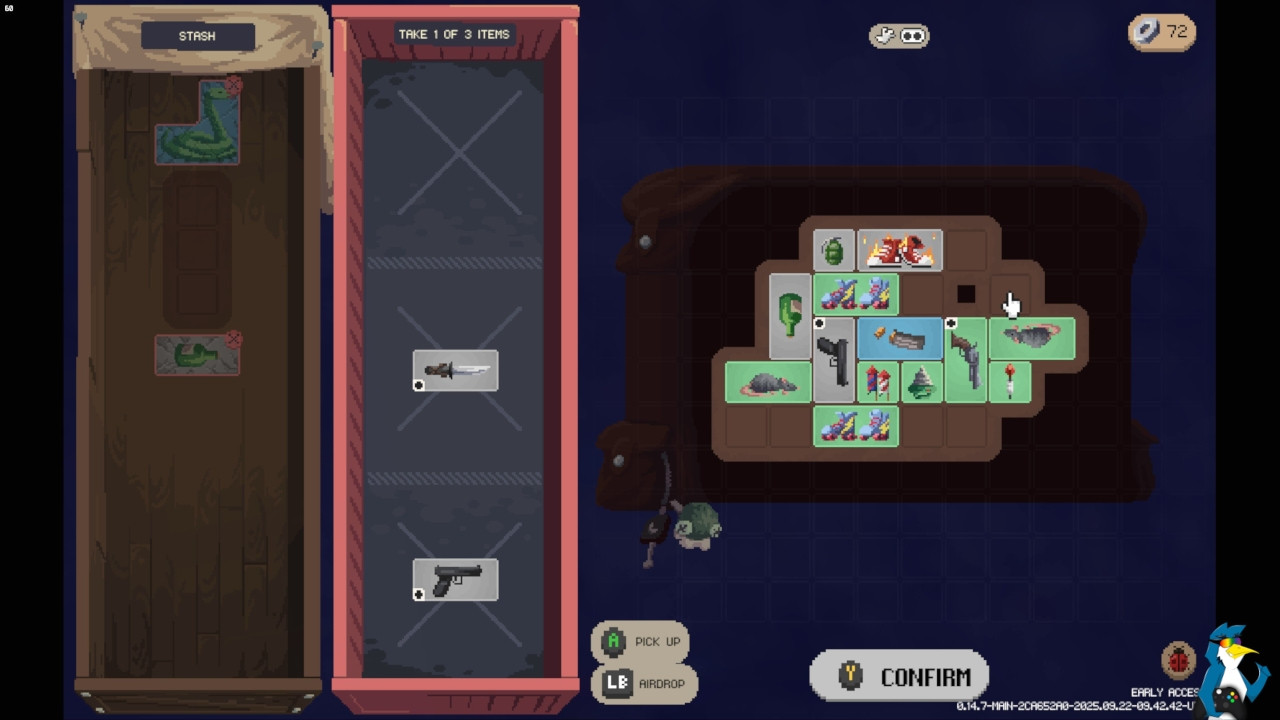Select the green snake in the stash
The width and height of the screenshot is (1280, 720).
point(197,124)
